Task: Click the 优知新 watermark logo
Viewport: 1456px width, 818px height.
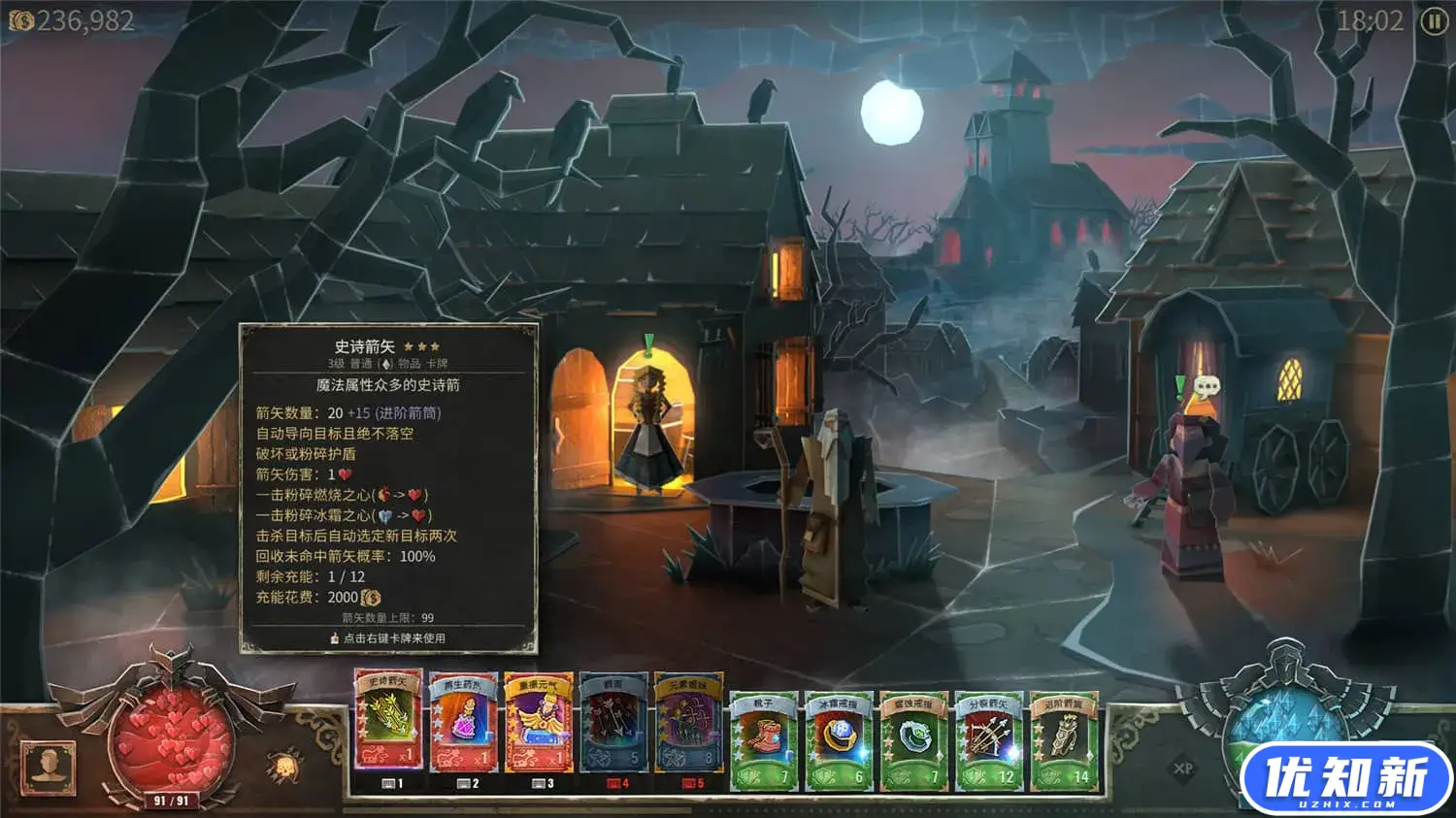Action: [1345, 779]
